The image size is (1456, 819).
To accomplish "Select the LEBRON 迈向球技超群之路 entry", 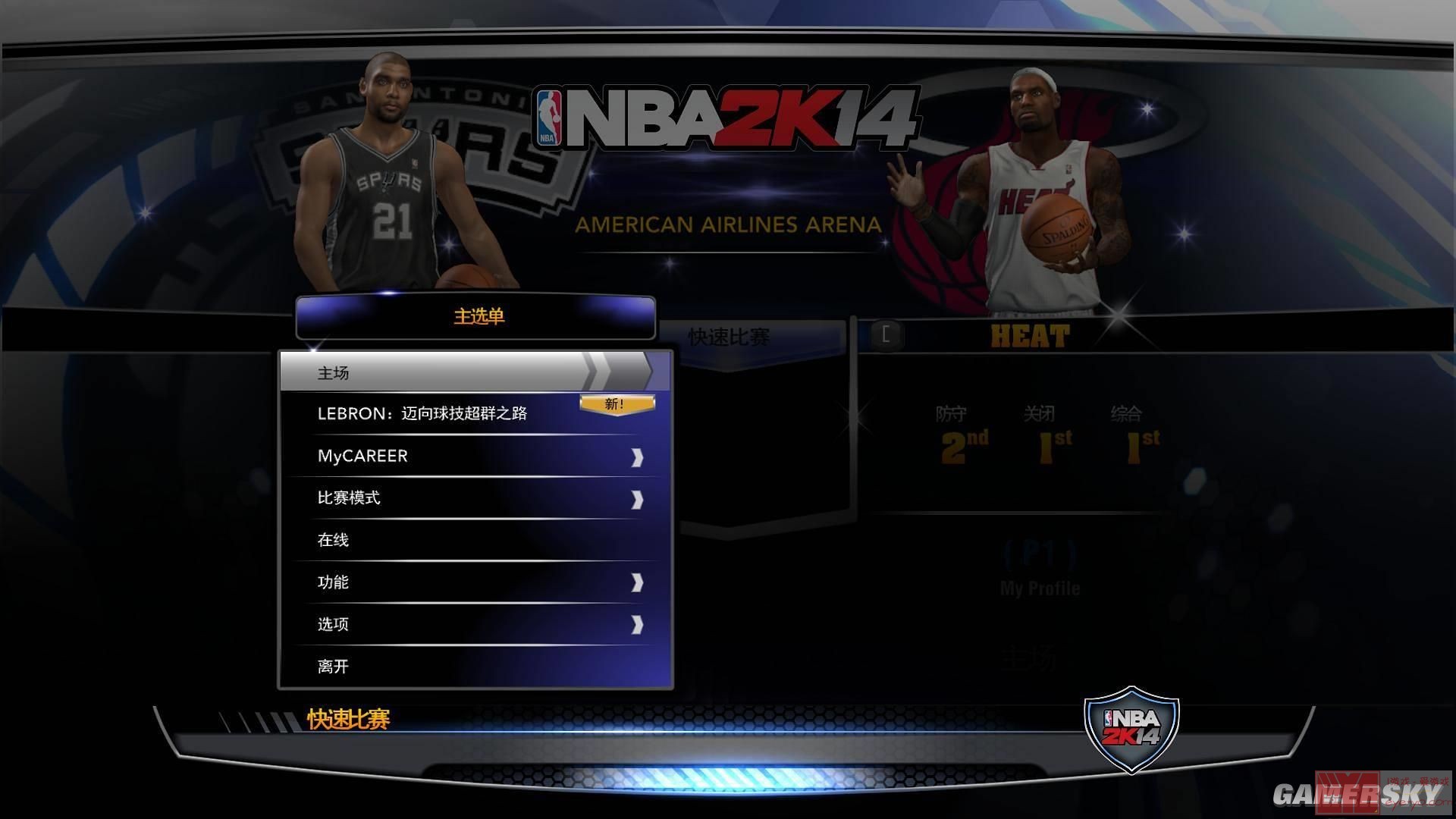I will [x=422, y=414].
